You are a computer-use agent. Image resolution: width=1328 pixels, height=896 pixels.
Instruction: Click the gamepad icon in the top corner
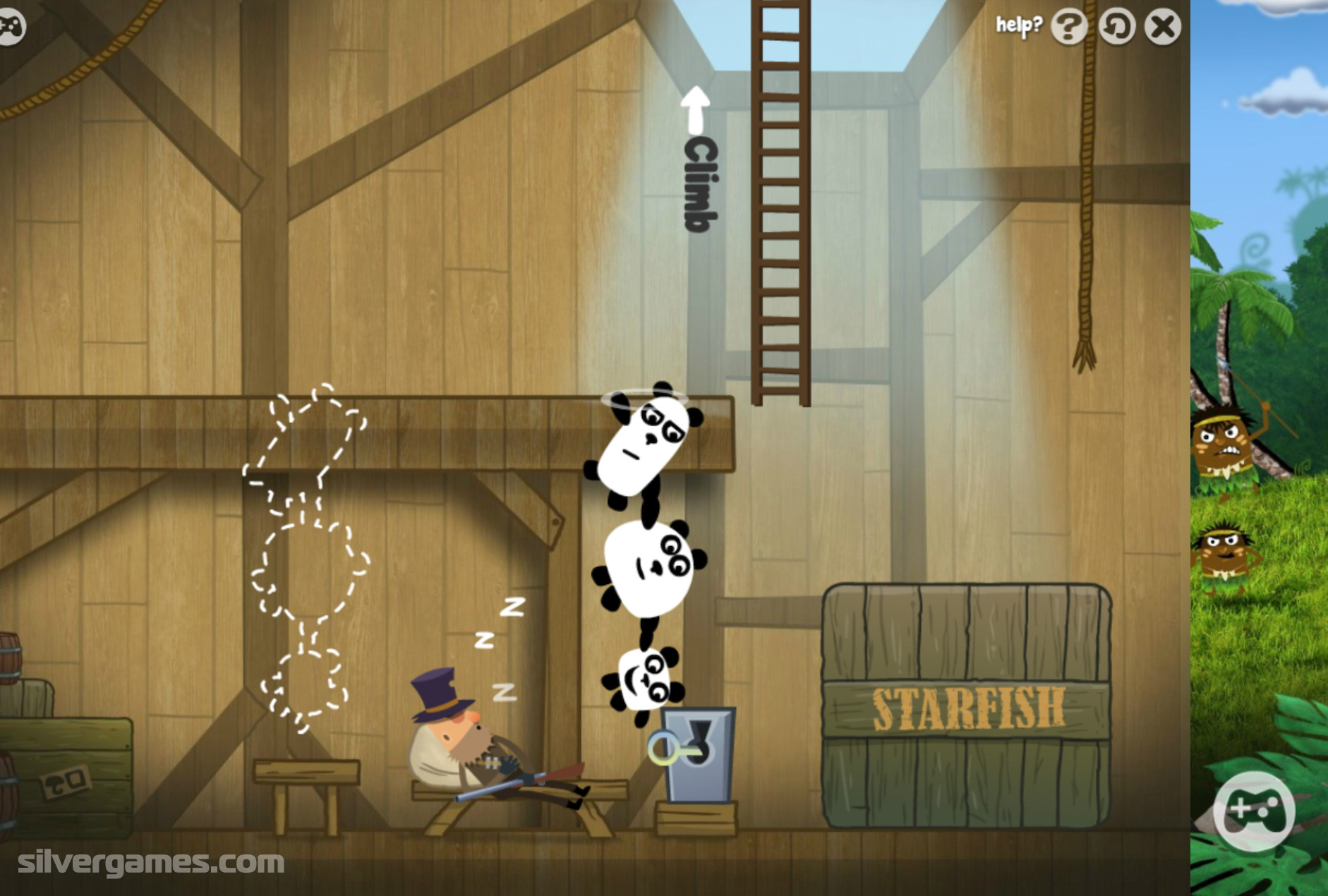click(10, 28)
